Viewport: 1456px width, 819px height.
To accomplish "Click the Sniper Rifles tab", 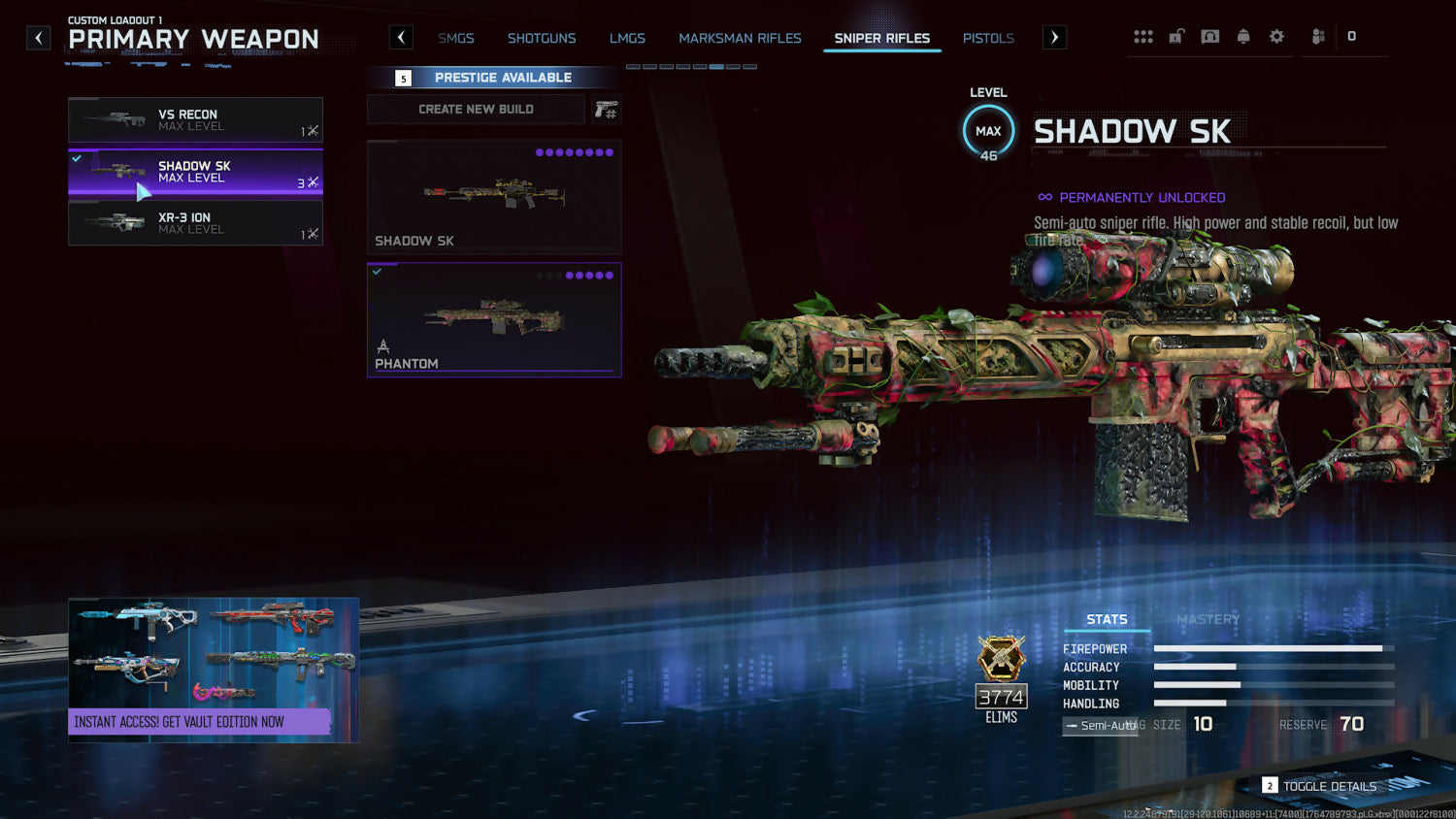I will pos(881,39).
